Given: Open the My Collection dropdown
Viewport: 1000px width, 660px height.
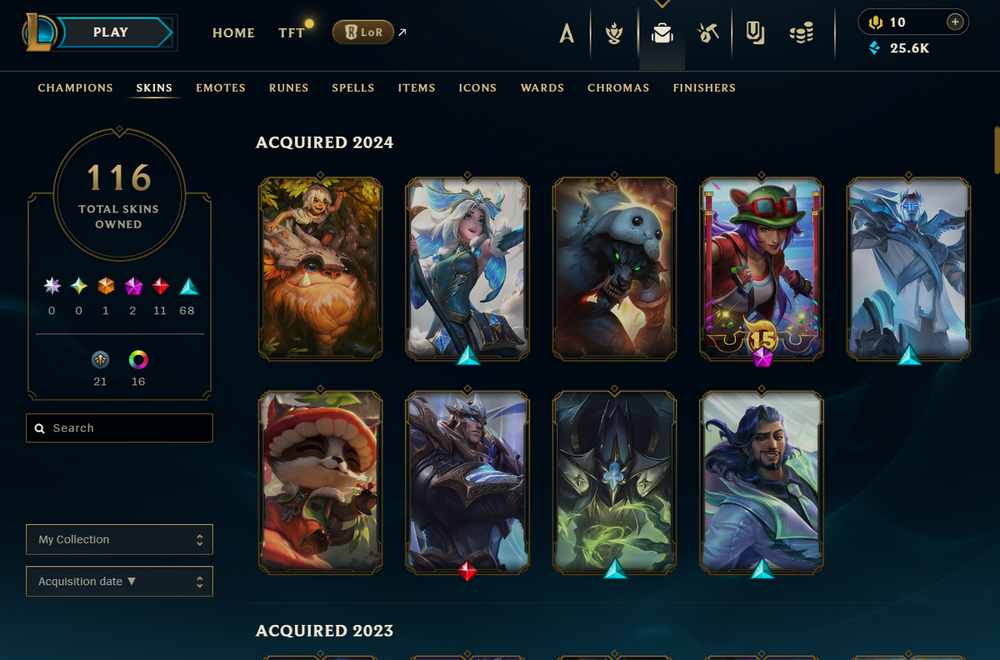Looking at the screenshot, I should click(119, 540).
